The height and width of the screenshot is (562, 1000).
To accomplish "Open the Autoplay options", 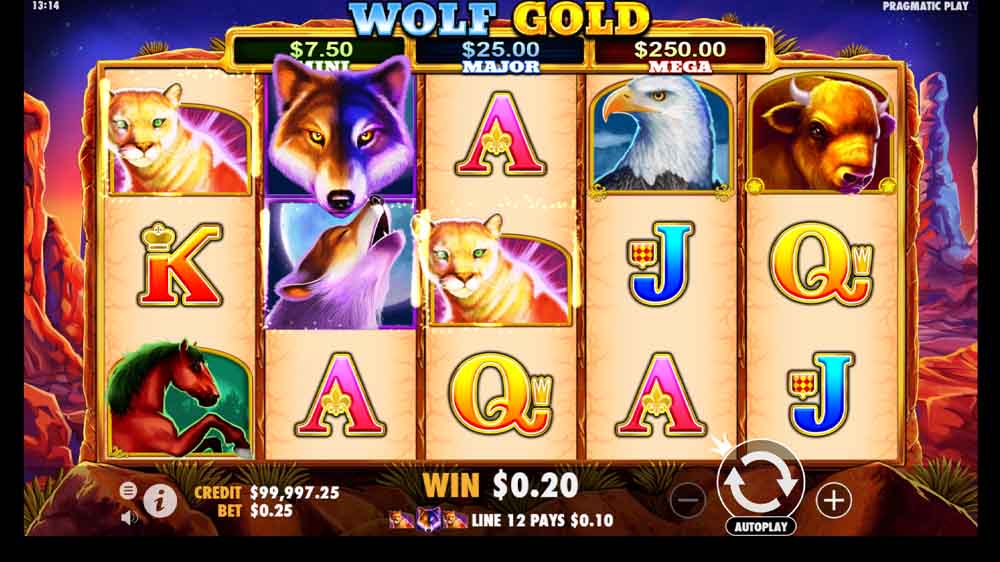I will (x=760, y=526).
